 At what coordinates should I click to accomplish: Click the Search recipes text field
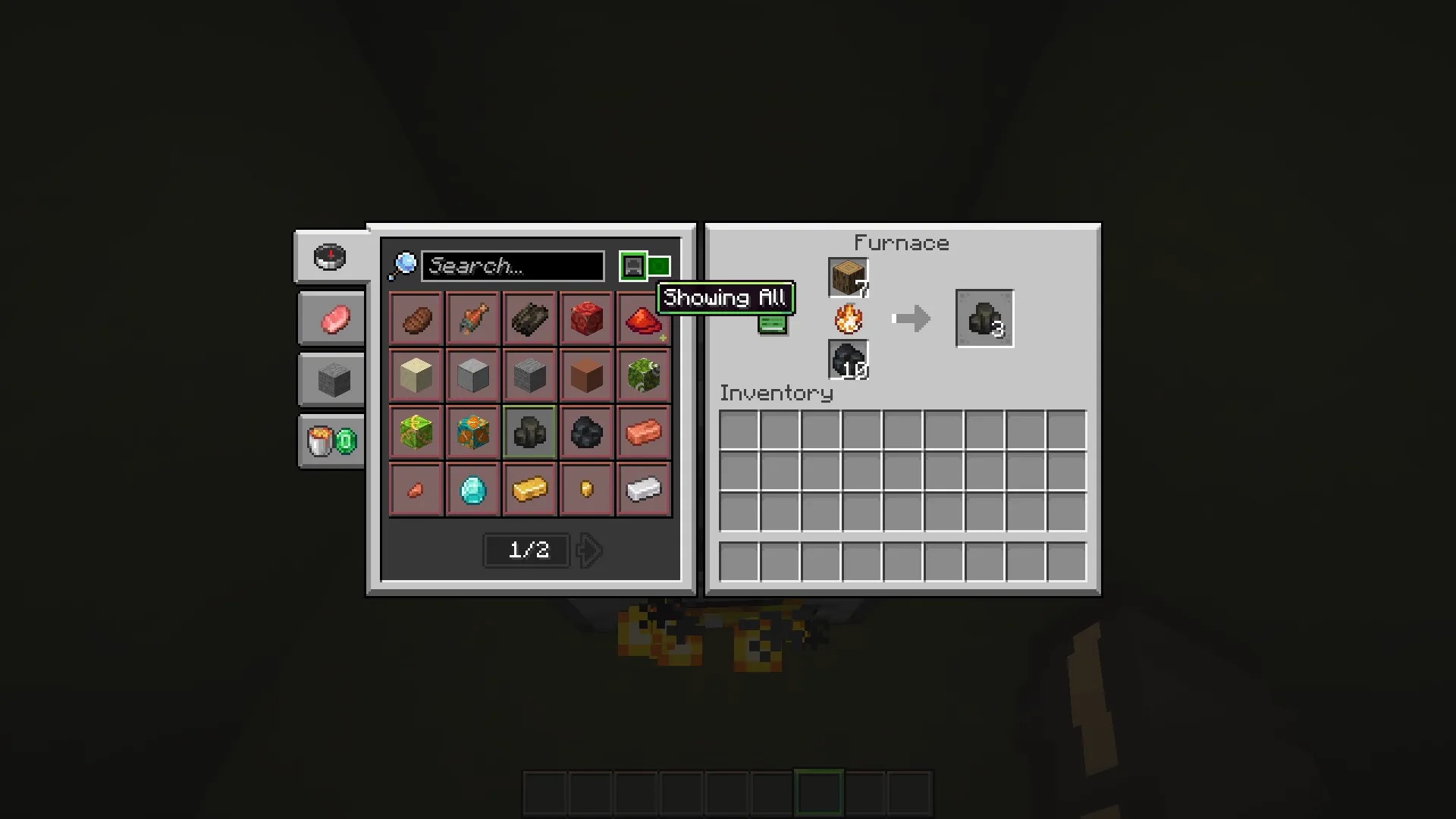coord(513,266)
